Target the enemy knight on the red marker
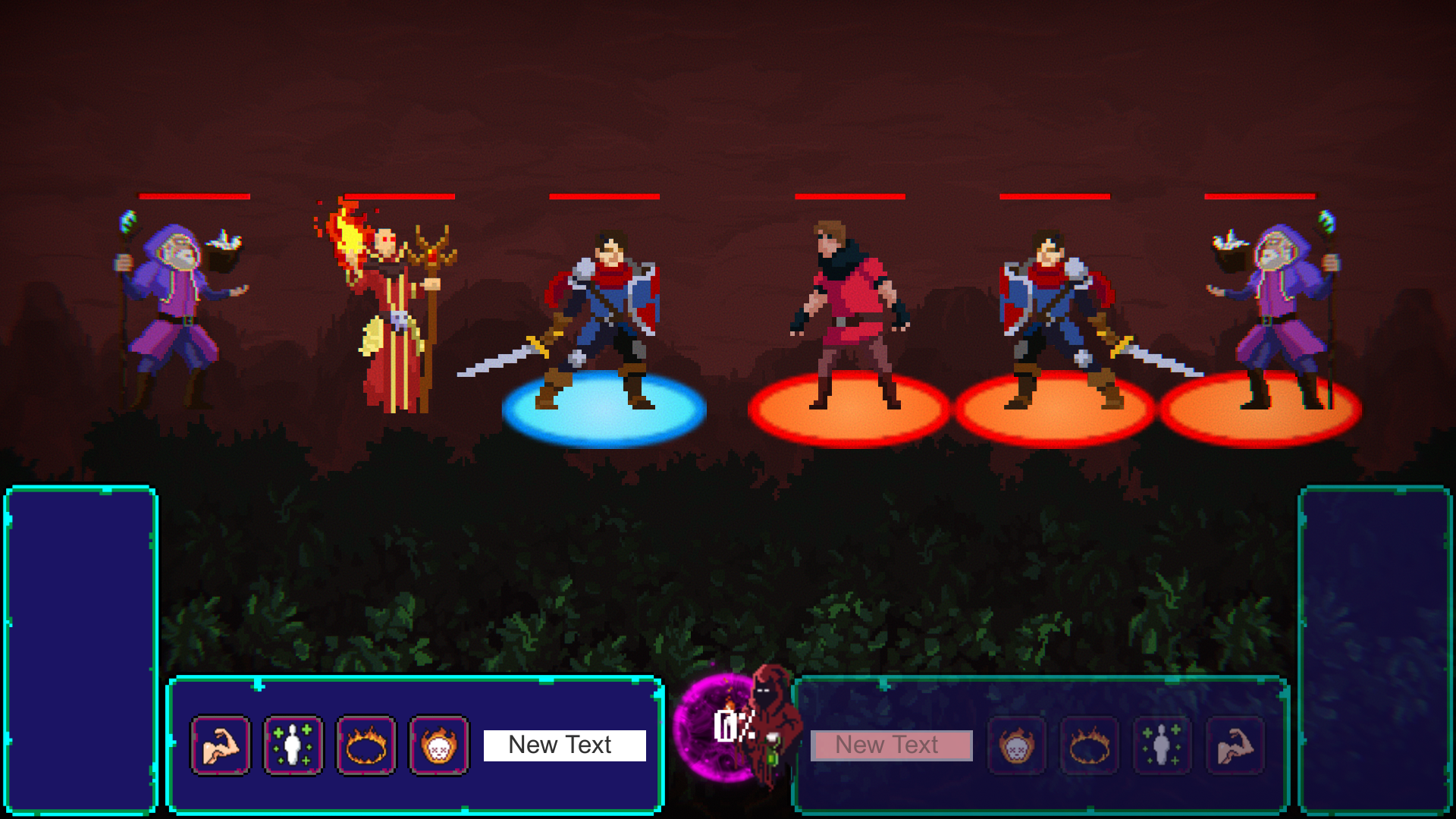 coord(1054,318)
